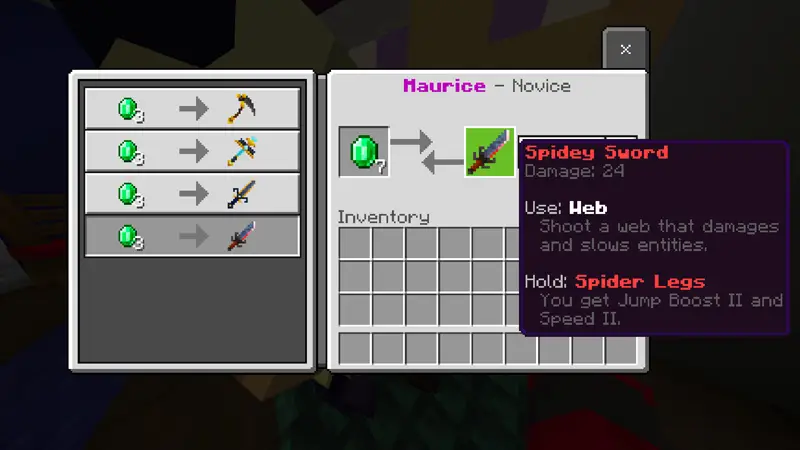Viewport: 800px width, 450px height.
Task: Take the Spidey Sword from the output slot
Action: click(490, 152)
